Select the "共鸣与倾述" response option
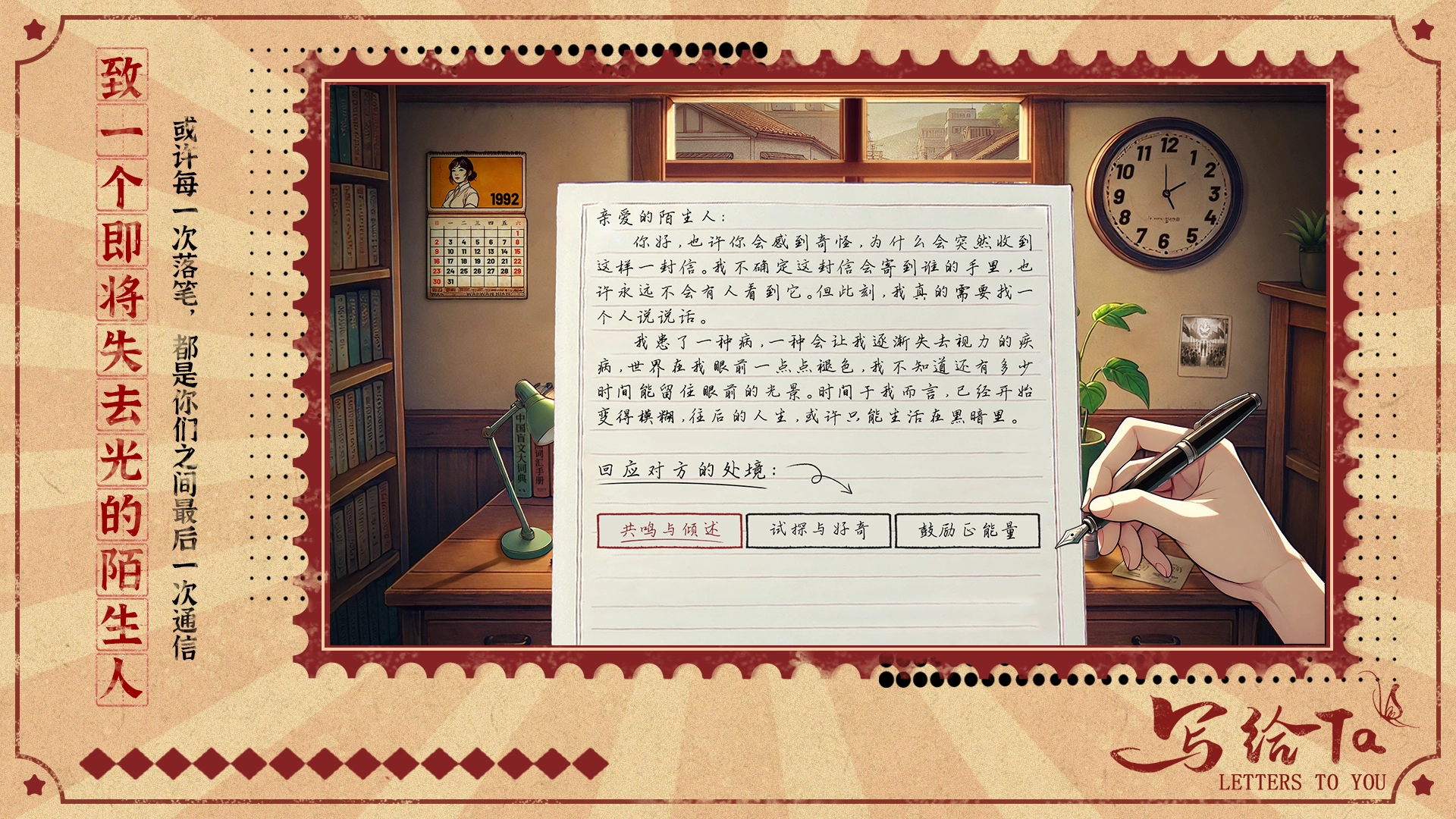This screenshot has width=1456, height=819. 670,532
